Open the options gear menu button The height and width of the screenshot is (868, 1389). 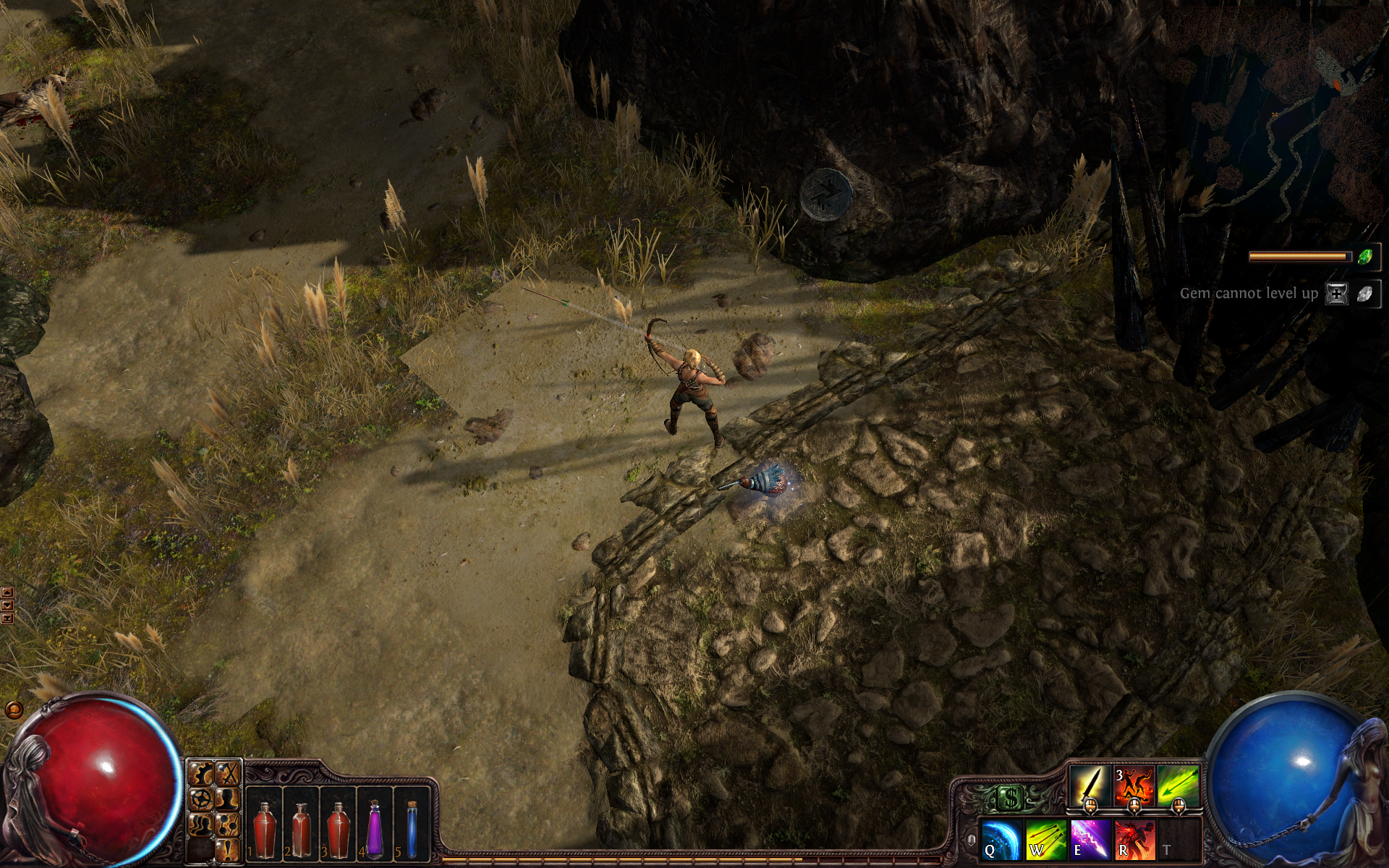pyautogui.click(x=202, y=775)
